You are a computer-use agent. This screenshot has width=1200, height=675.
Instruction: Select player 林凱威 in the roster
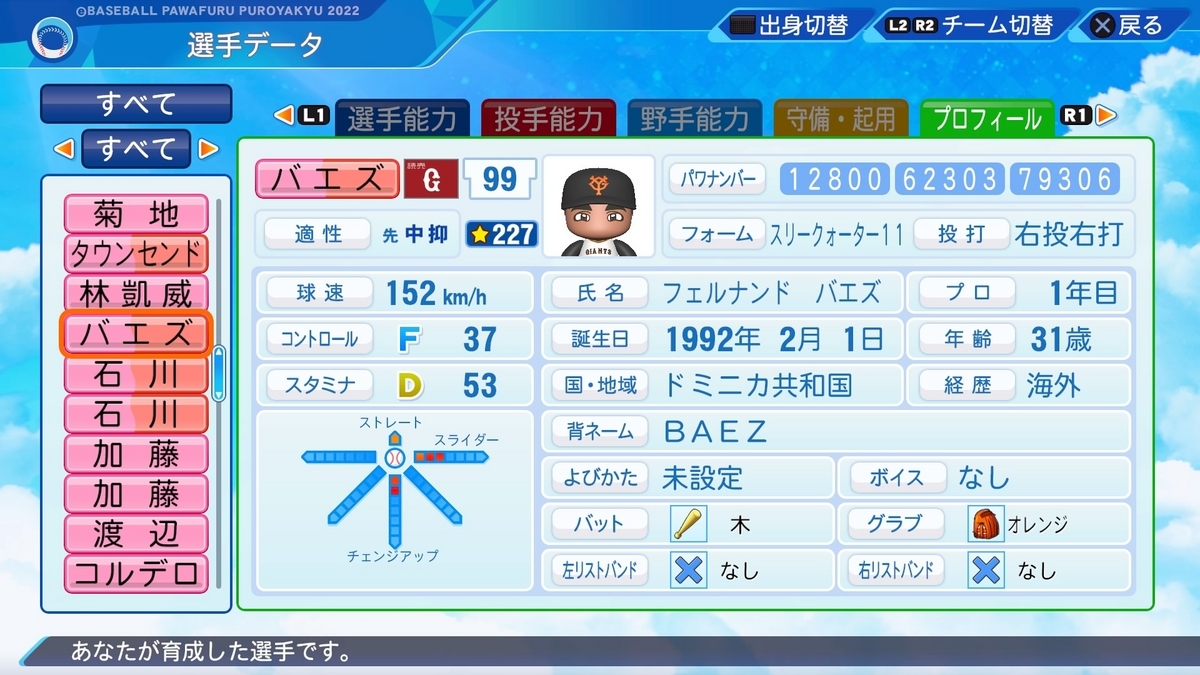[x=136, y=294]
